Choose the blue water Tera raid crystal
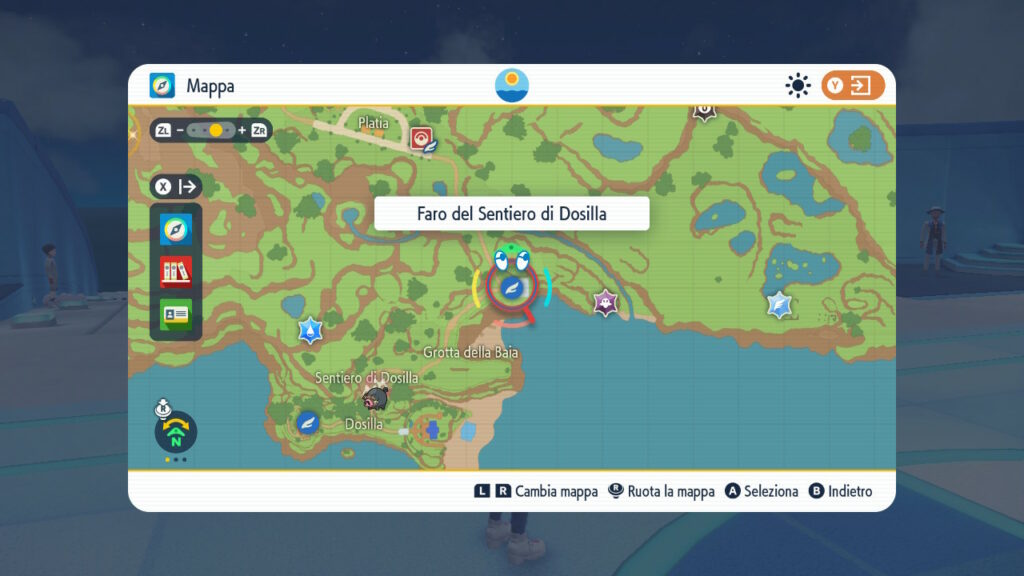Viewport: 1024px width, 576px height. click(311, 330)
